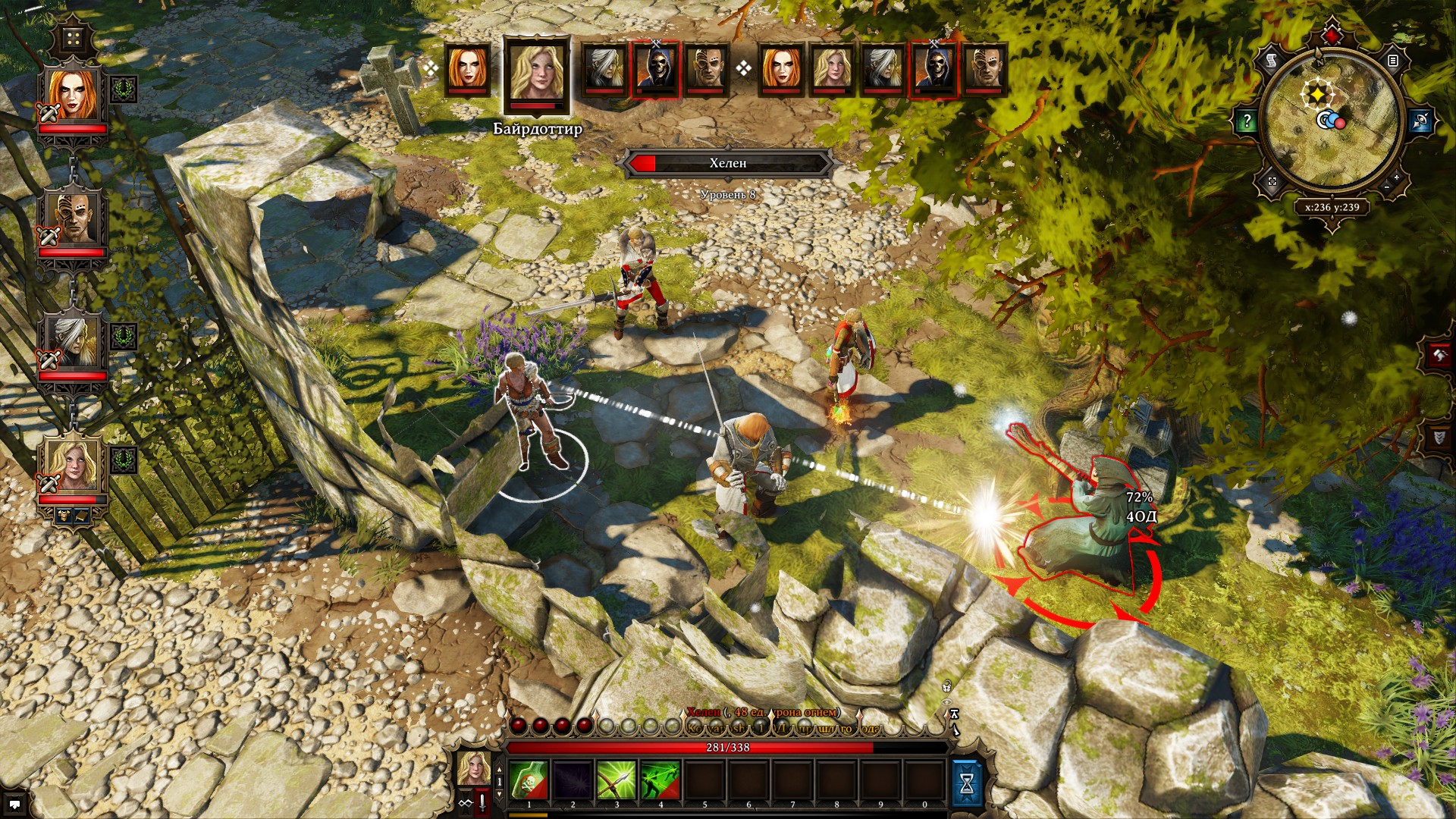Open the journal scroll button by minimap
The height and width of the screenshot is (819, 1456).
[1272, 60]
